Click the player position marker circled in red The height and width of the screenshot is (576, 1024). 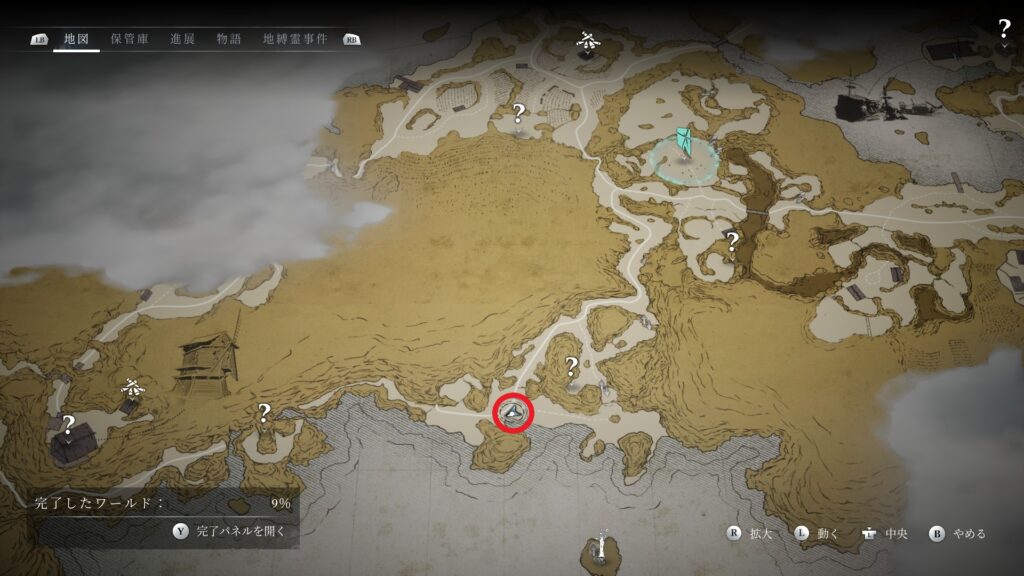click(513, 411)
